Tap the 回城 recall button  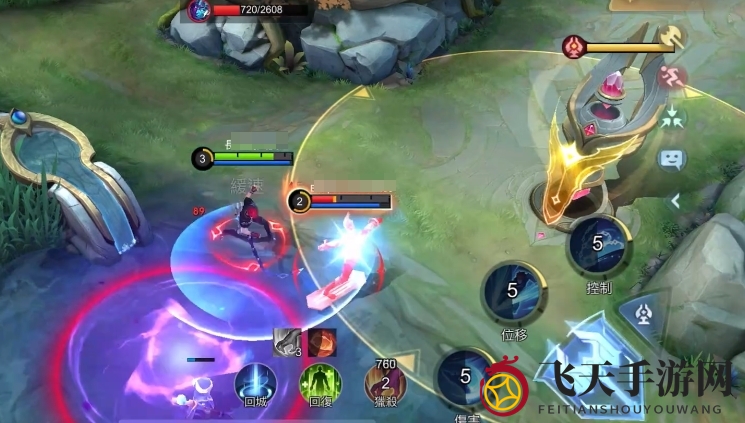(255, 384)
